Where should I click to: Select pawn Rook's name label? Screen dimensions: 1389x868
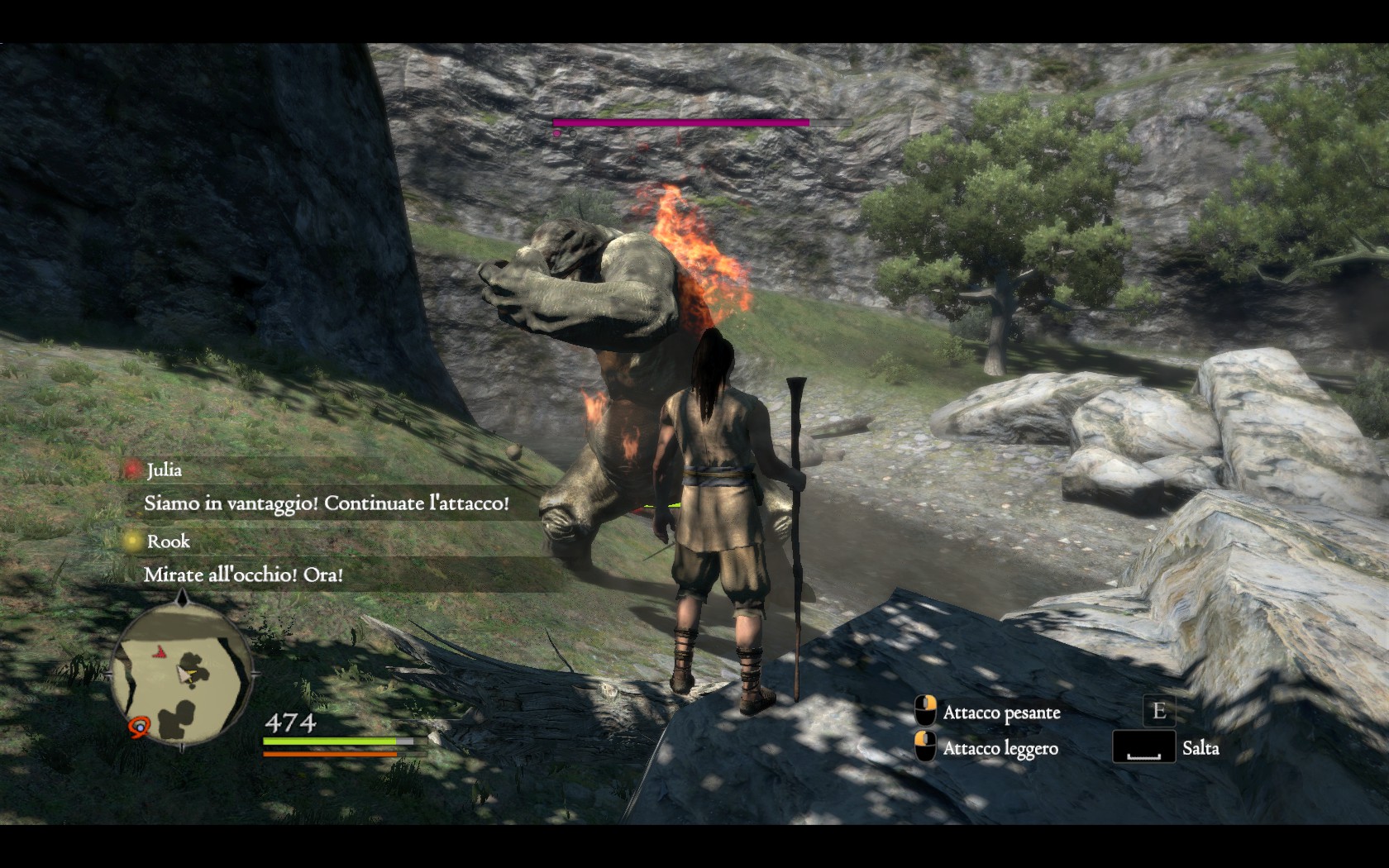(168, 541)
